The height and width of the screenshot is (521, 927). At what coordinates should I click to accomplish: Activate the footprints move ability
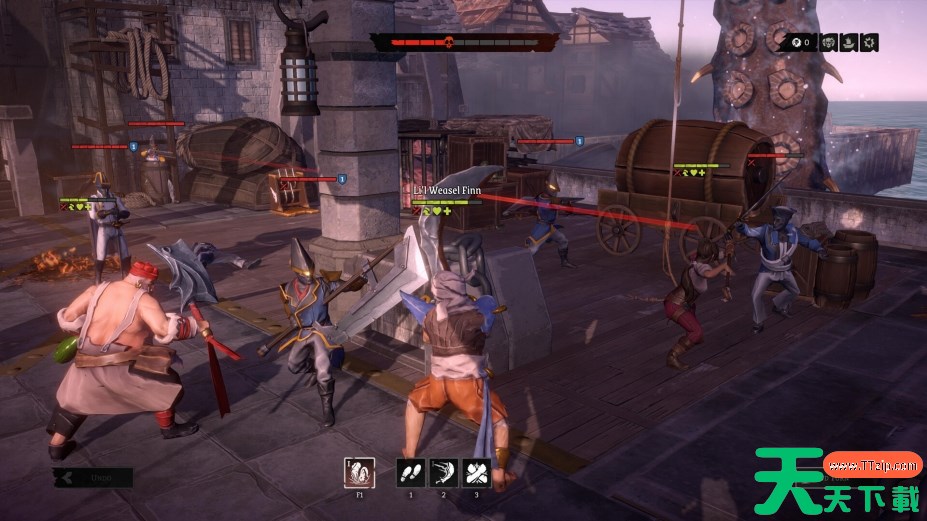pyautogui.click(x=411, y=473)
